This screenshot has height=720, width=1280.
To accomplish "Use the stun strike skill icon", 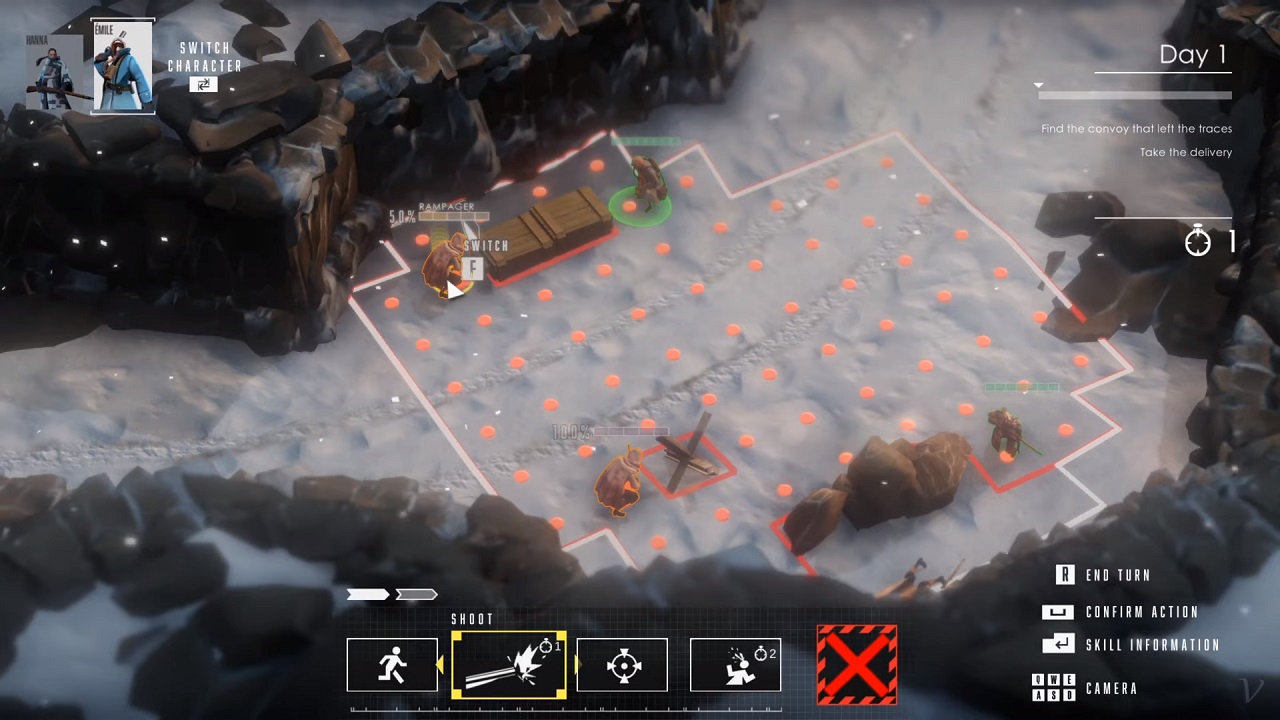I will (x=735, y=665).
